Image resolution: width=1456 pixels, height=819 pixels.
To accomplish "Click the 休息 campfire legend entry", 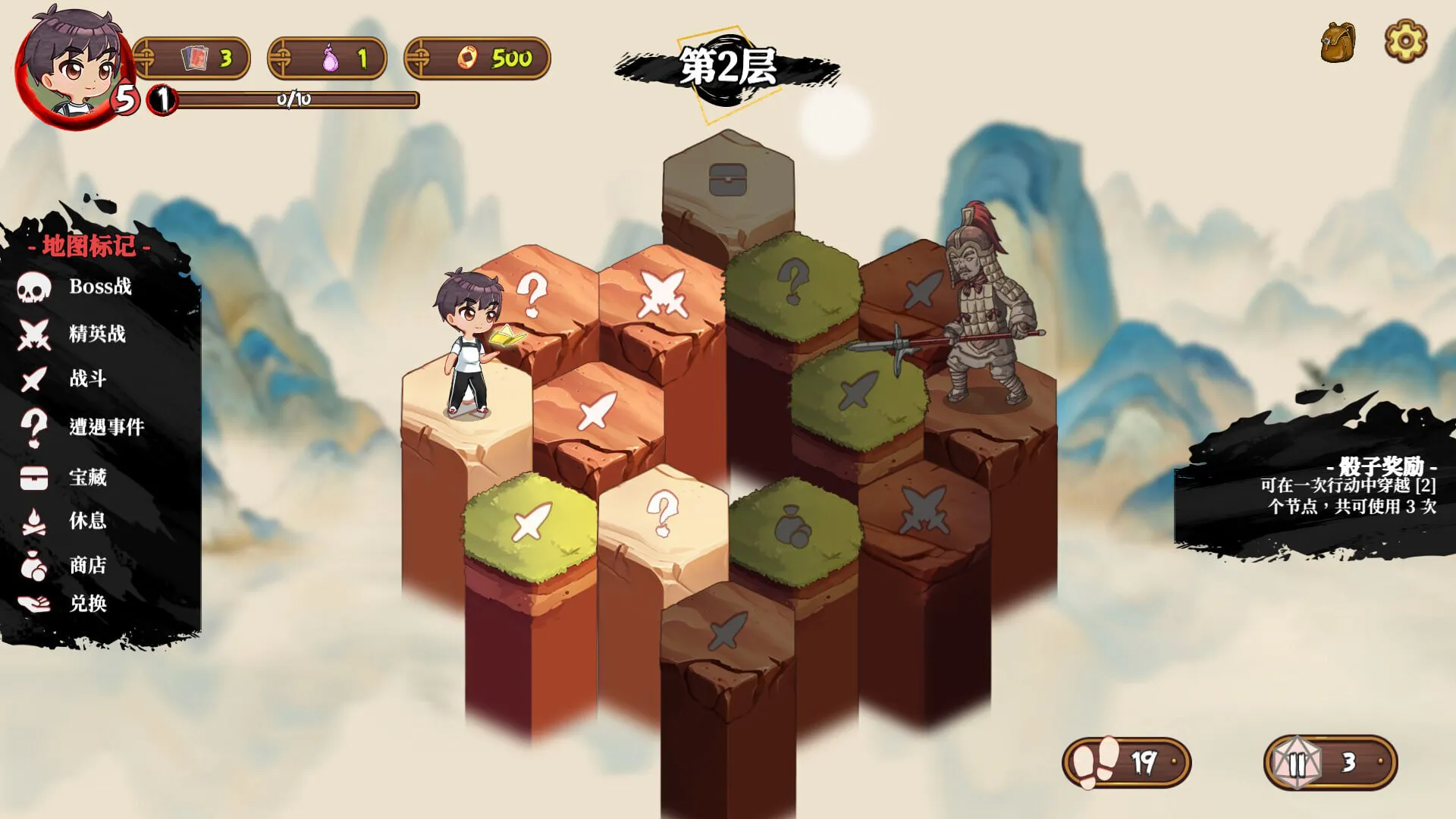I will tap(65, 521).
